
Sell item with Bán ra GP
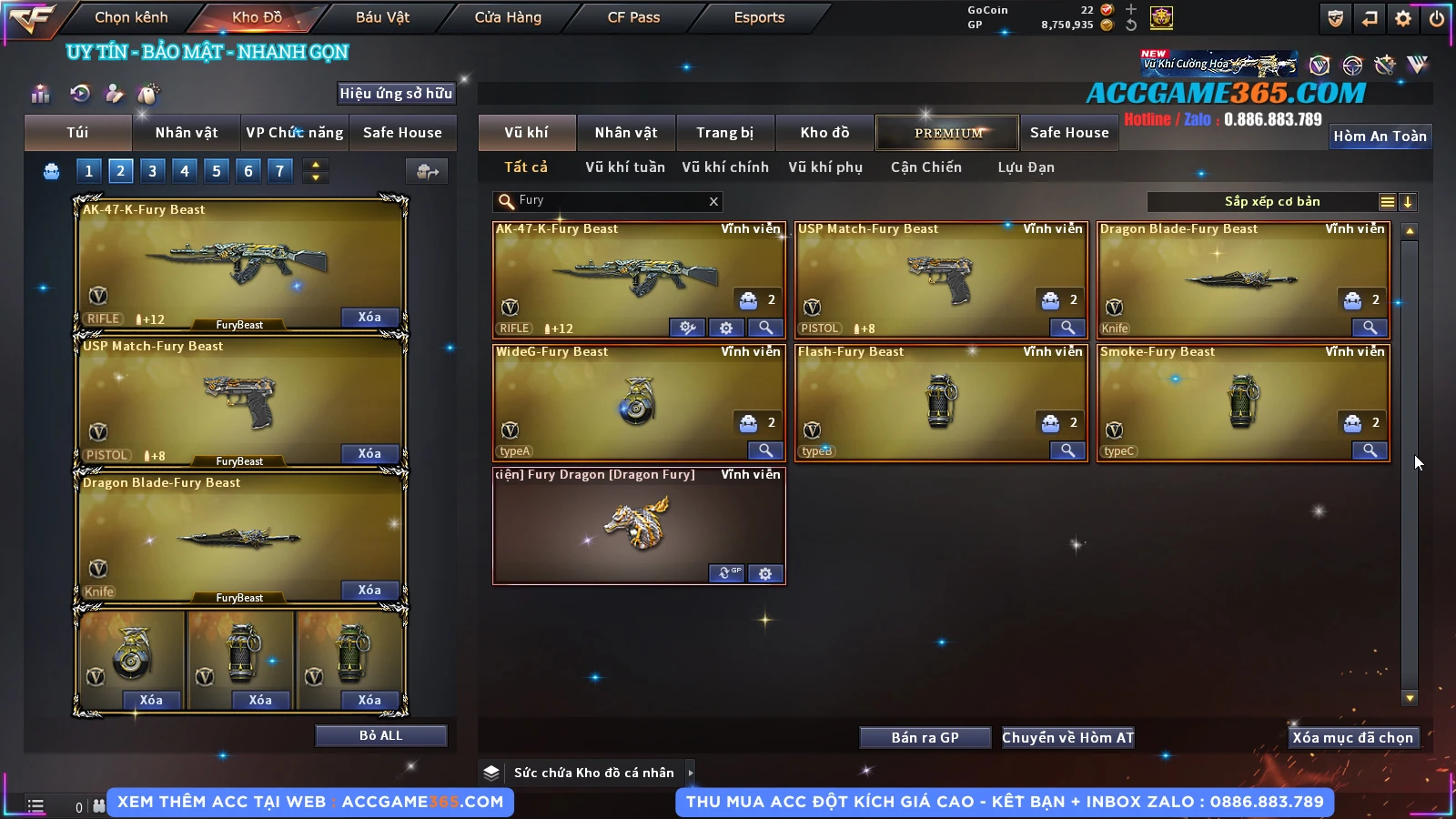point(925,738)
